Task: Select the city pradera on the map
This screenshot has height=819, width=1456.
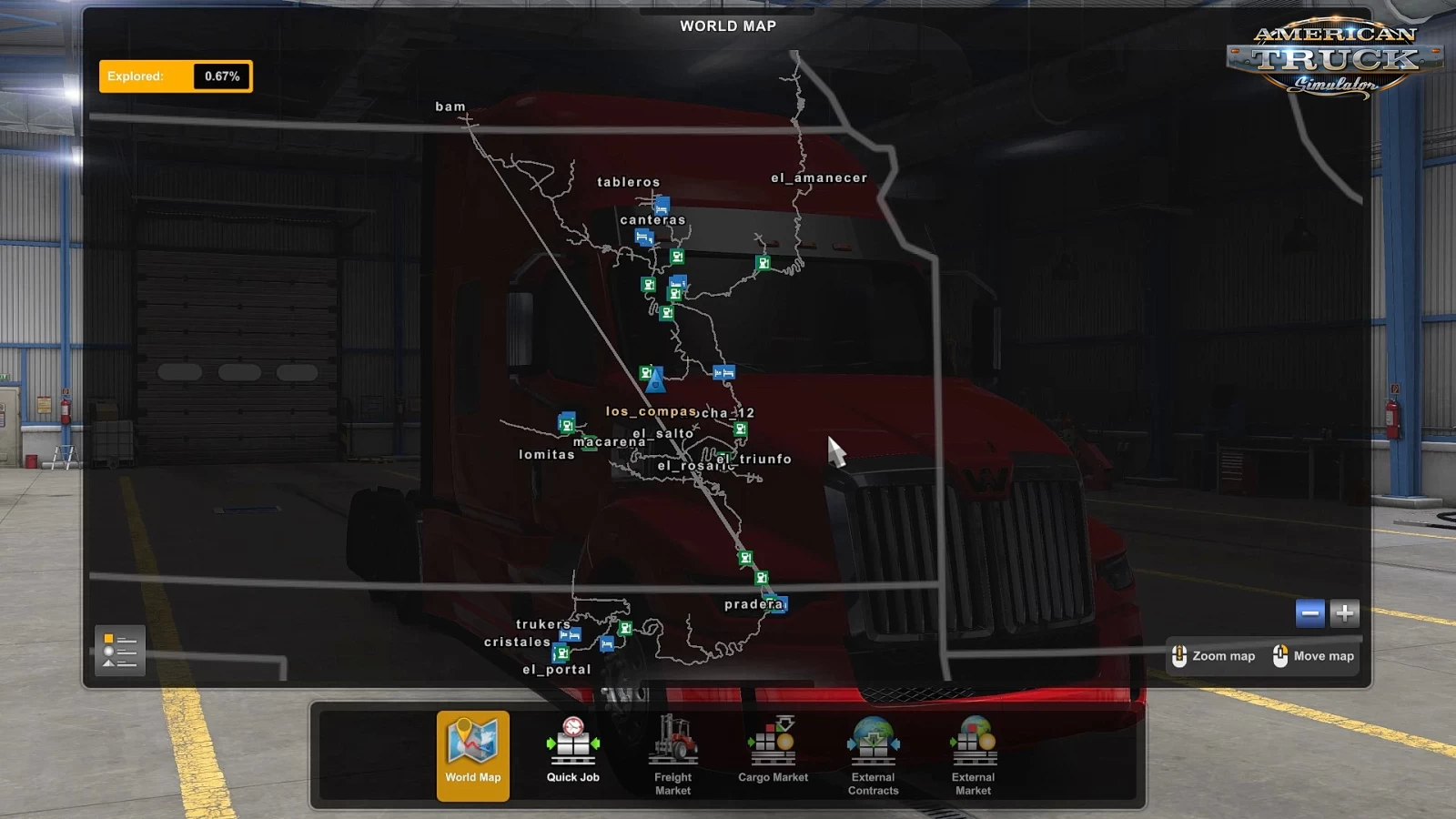Action: pos(753,602)
